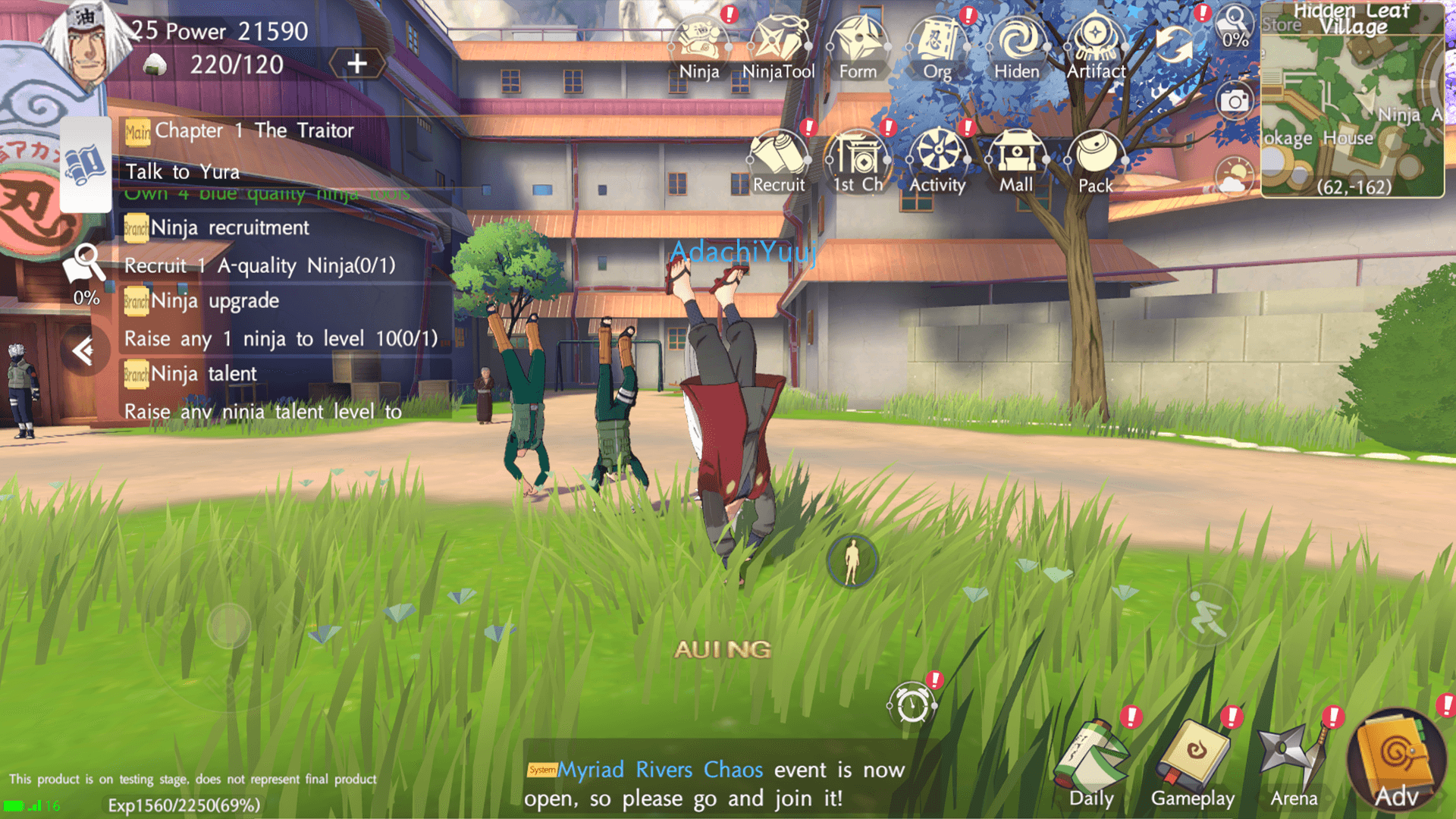The width and height of the screenshot is (1456, 819).
Task: Open the Hiden swirl menu
Action: (1016, 44)
